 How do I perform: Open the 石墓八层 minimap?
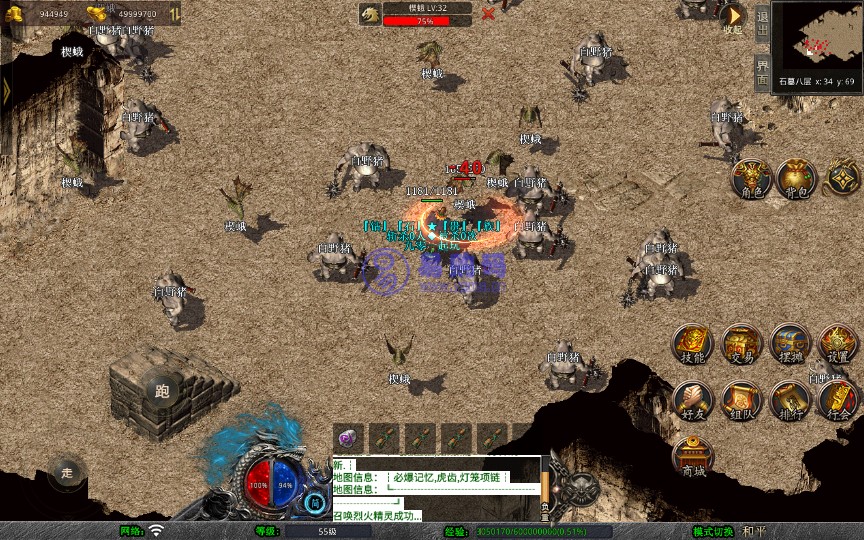[817, 37]
